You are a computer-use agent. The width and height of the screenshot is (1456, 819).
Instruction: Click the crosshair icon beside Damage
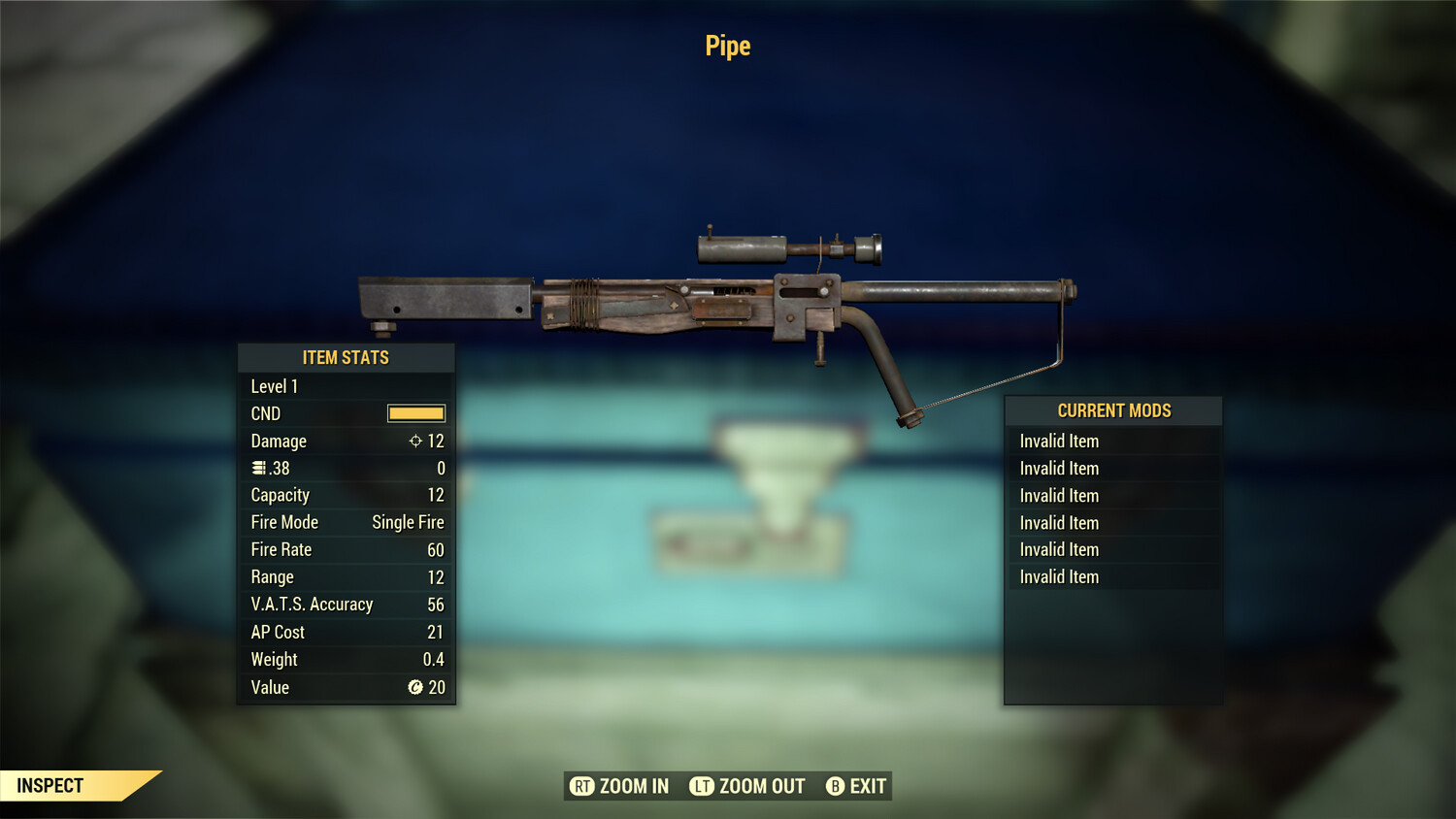(x=415, y=441)
